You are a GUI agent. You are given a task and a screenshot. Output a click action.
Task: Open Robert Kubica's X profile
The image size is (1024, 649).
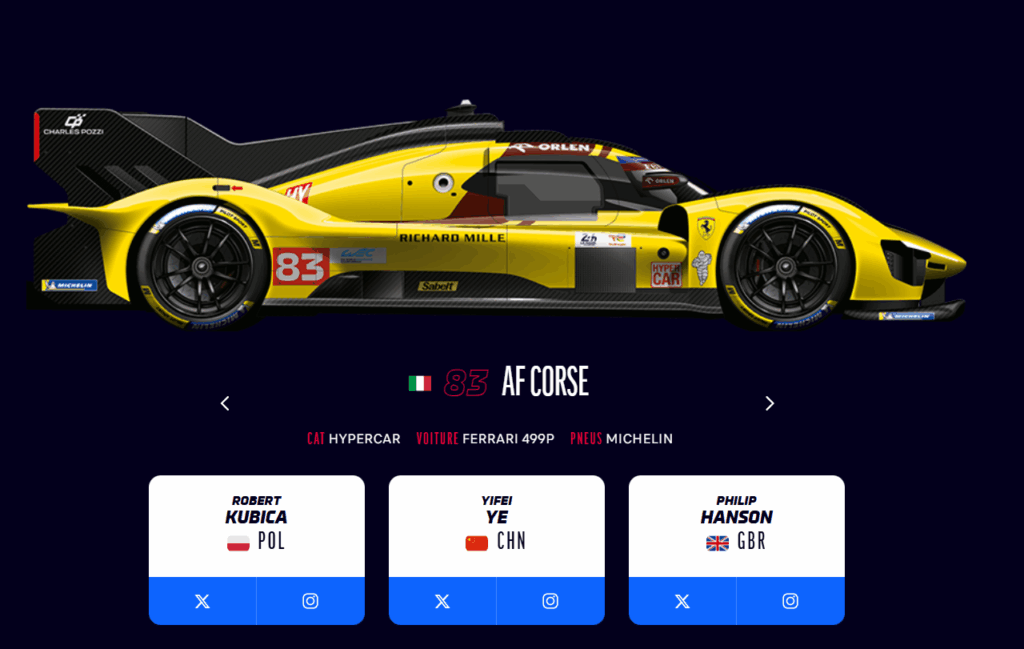[202, 601]
